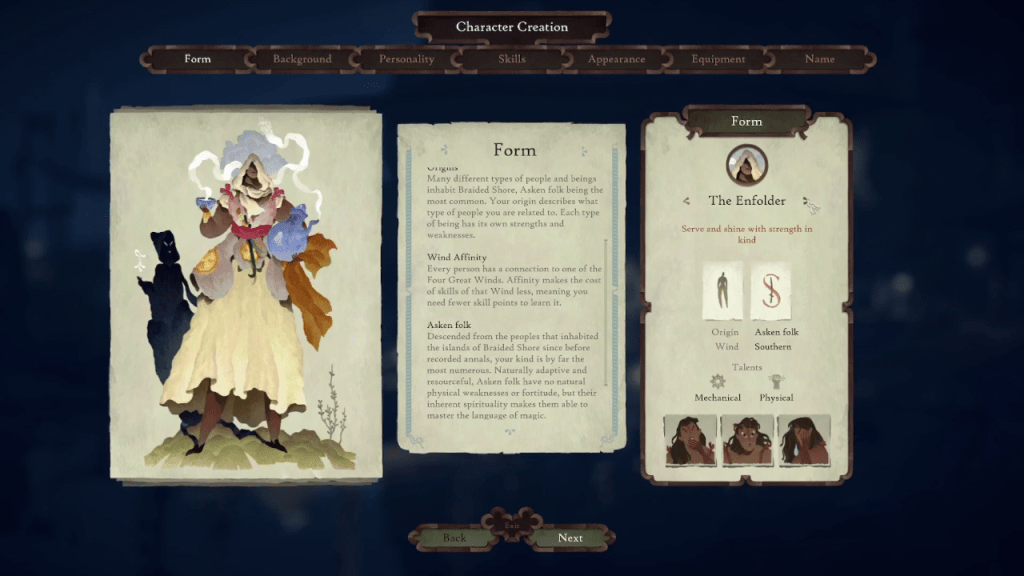Show the Equipment tab
This screenshot has height=576, width=1024.
click(718, 59)
